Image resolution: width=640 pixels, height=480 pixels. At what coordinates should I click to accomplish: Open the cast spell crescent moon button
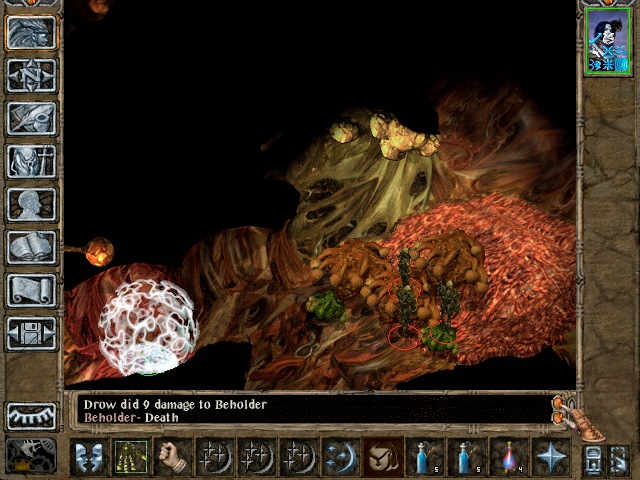(340, 458)
